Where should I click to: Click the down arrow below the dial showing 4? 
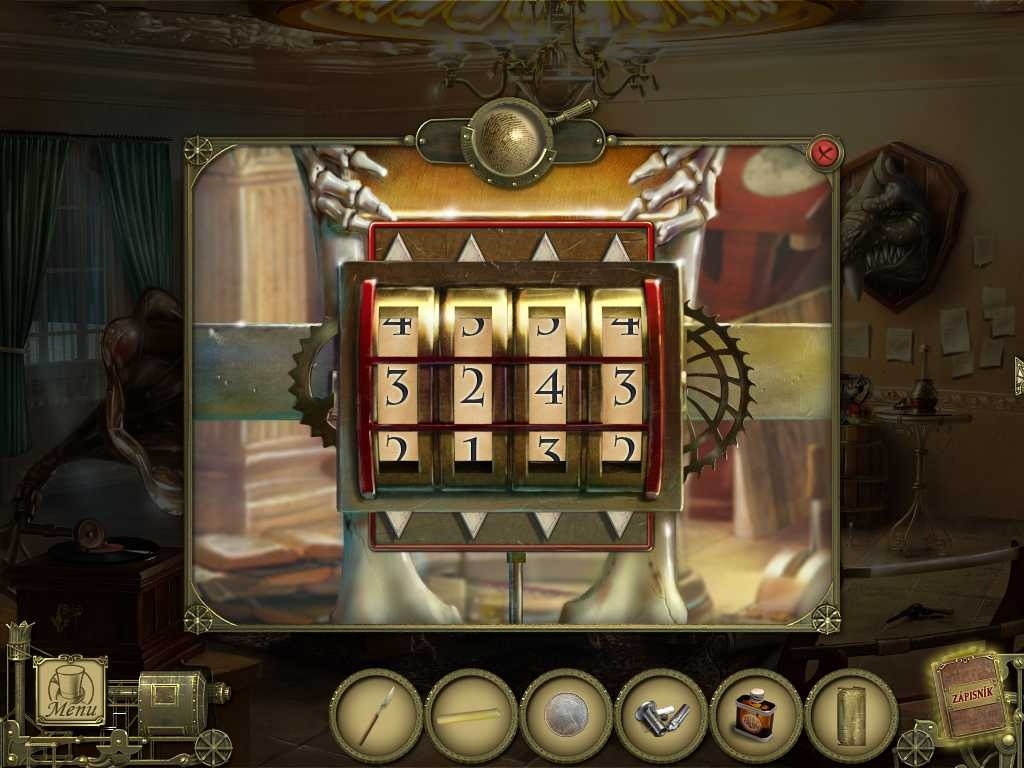click(x=546, y=524)
